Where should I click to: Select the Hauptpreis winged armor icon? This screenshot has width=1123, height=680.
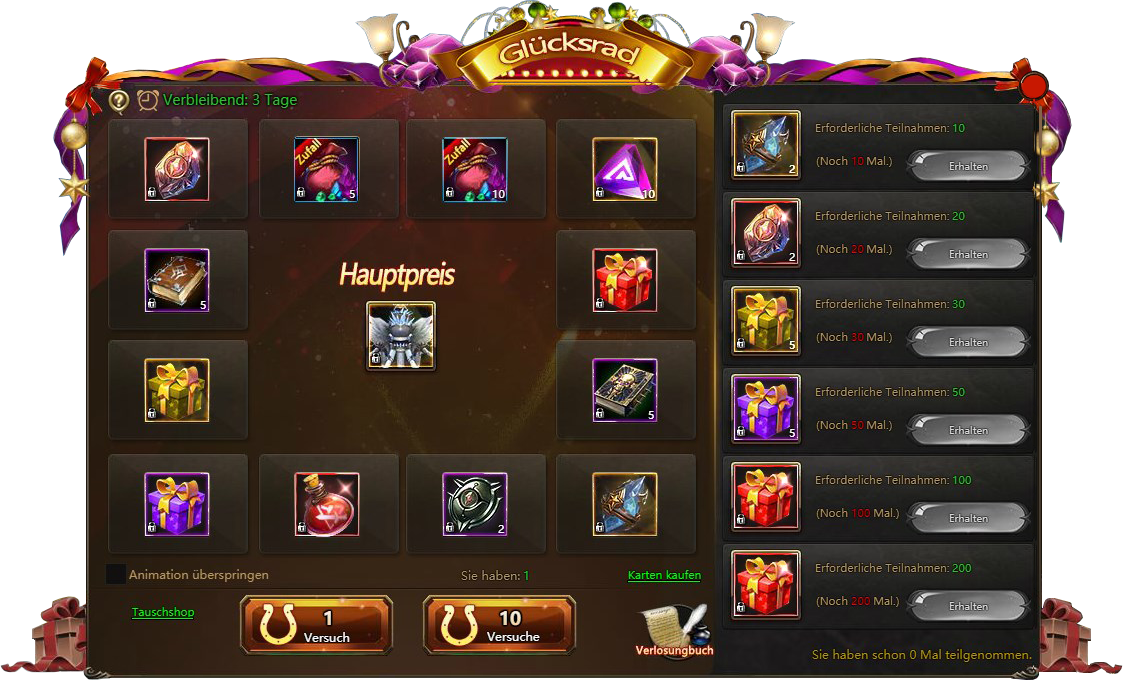400,335
